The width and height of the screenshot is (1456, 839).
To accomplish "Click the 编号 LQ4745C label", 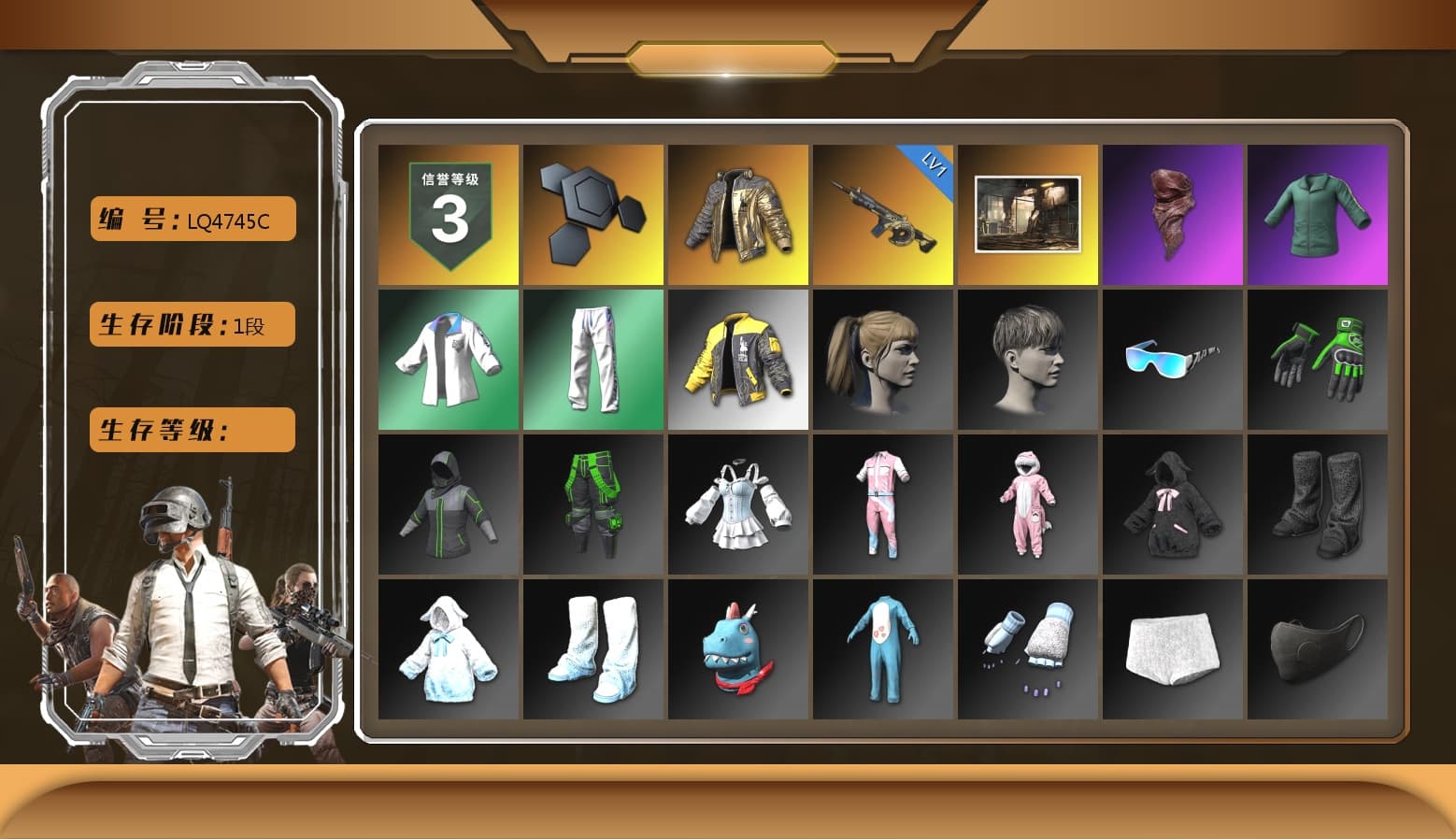I will pyautogui.click(x=191, y=219).
